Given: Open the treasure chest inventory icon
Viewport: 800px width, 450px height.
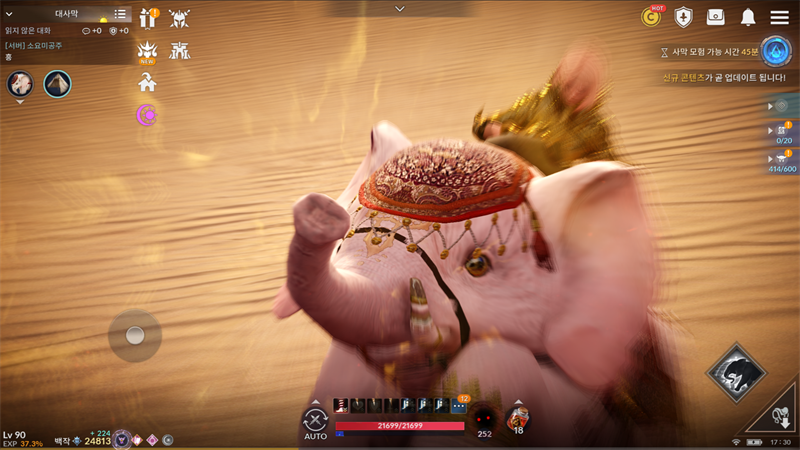Looking at the screenshot, I should click(716, 17).
